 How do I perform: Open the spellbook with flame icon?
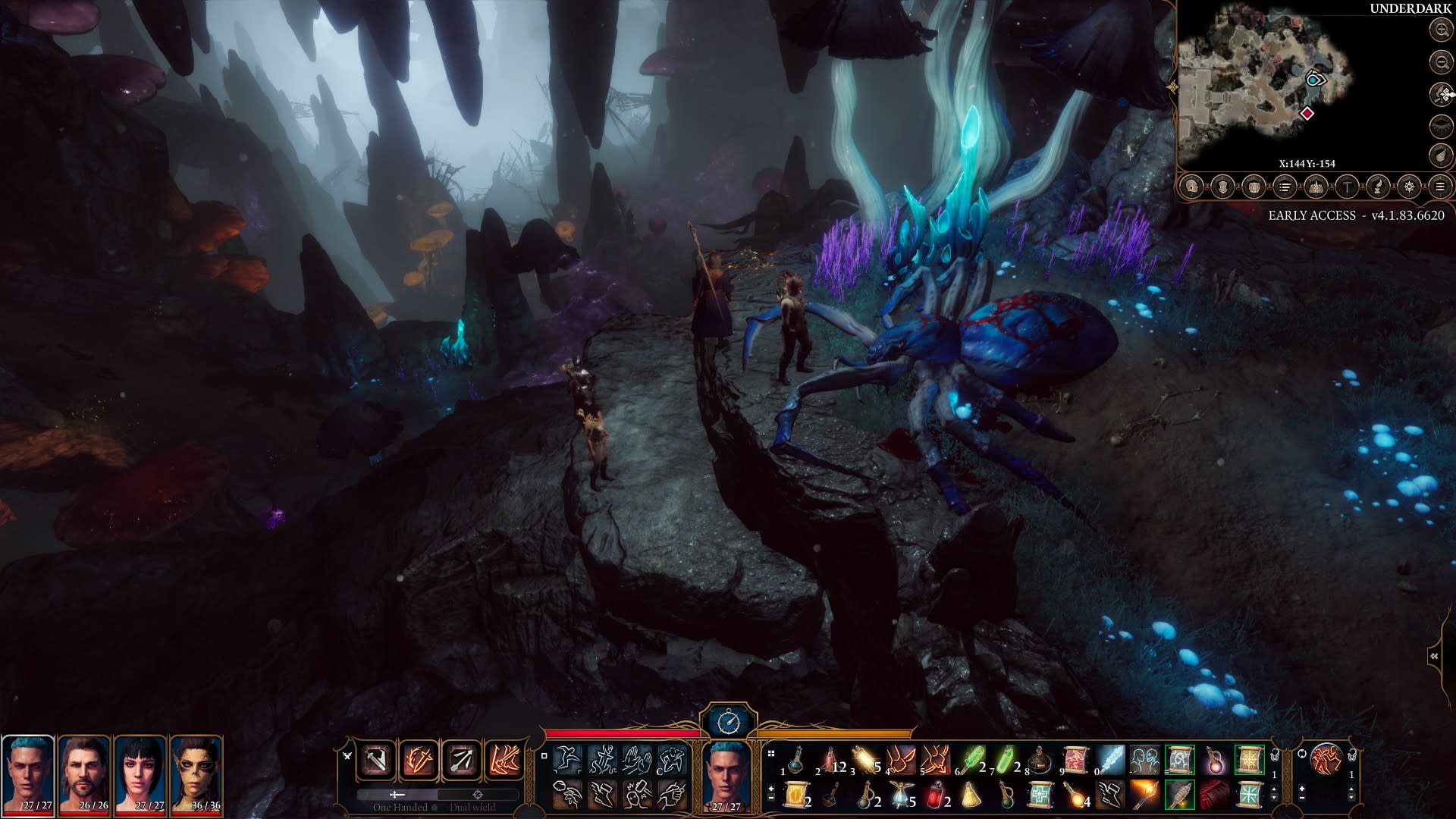(x=1316, y=186)
